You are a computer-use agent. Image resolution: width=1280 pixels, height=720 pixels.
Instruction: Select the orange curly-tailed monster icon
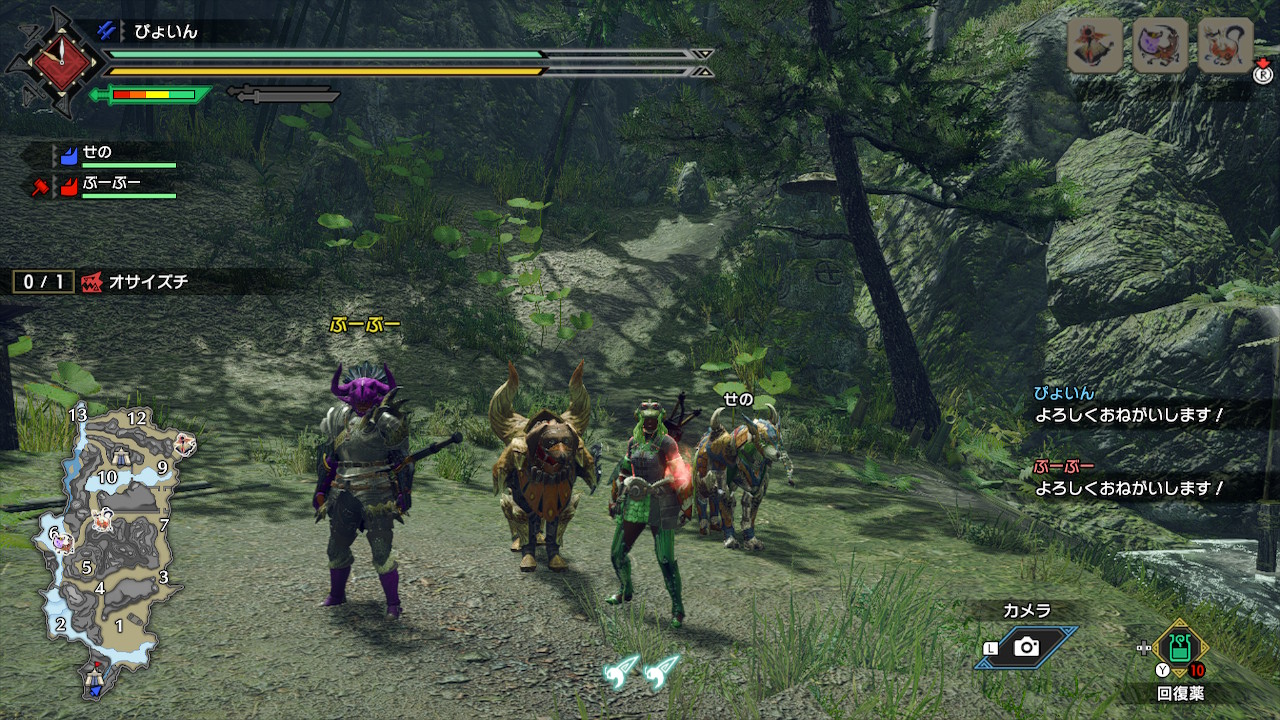coord(1225,45)
